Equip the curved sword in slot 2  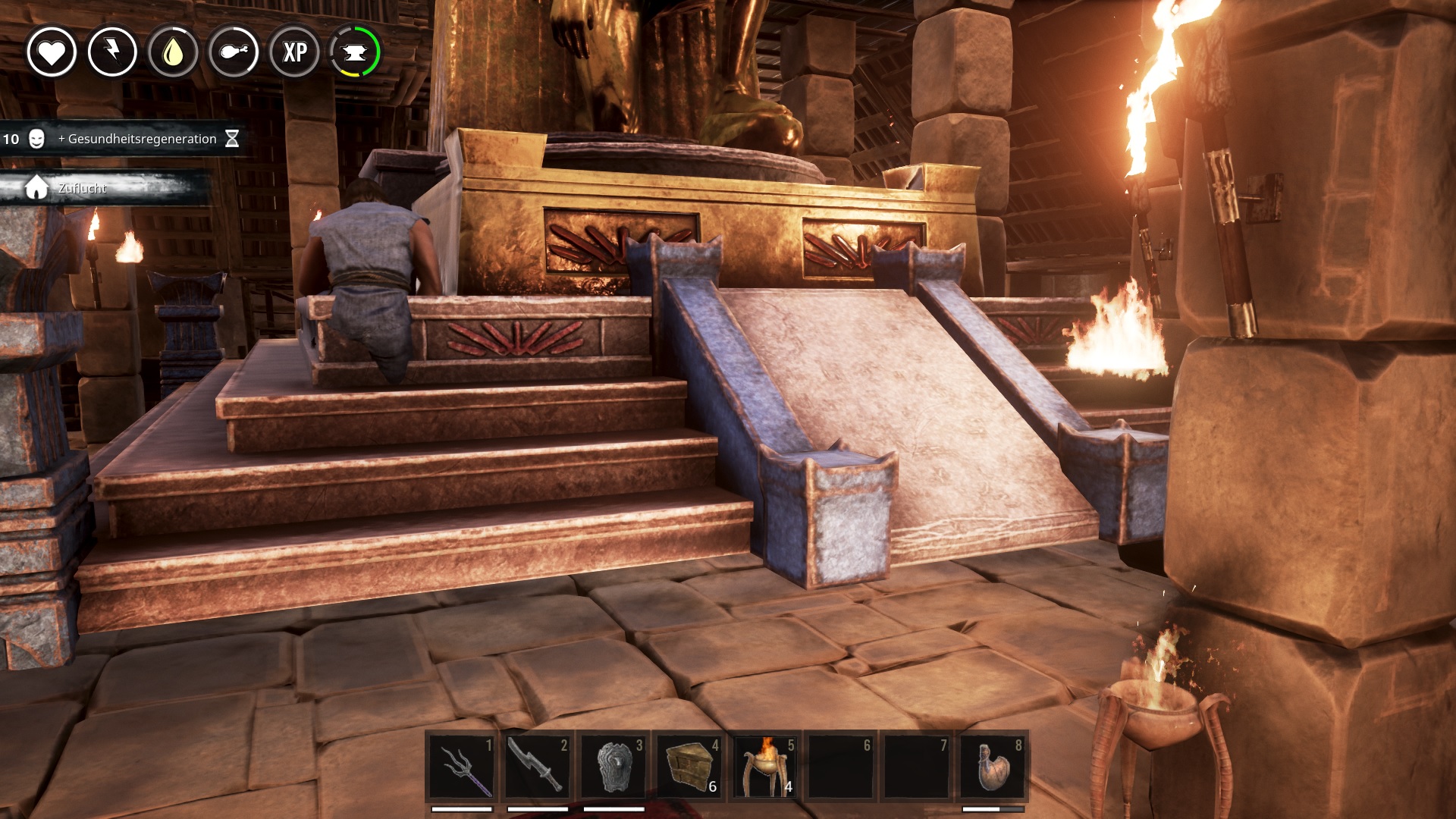pyautogui.click(x=538, y=767)
